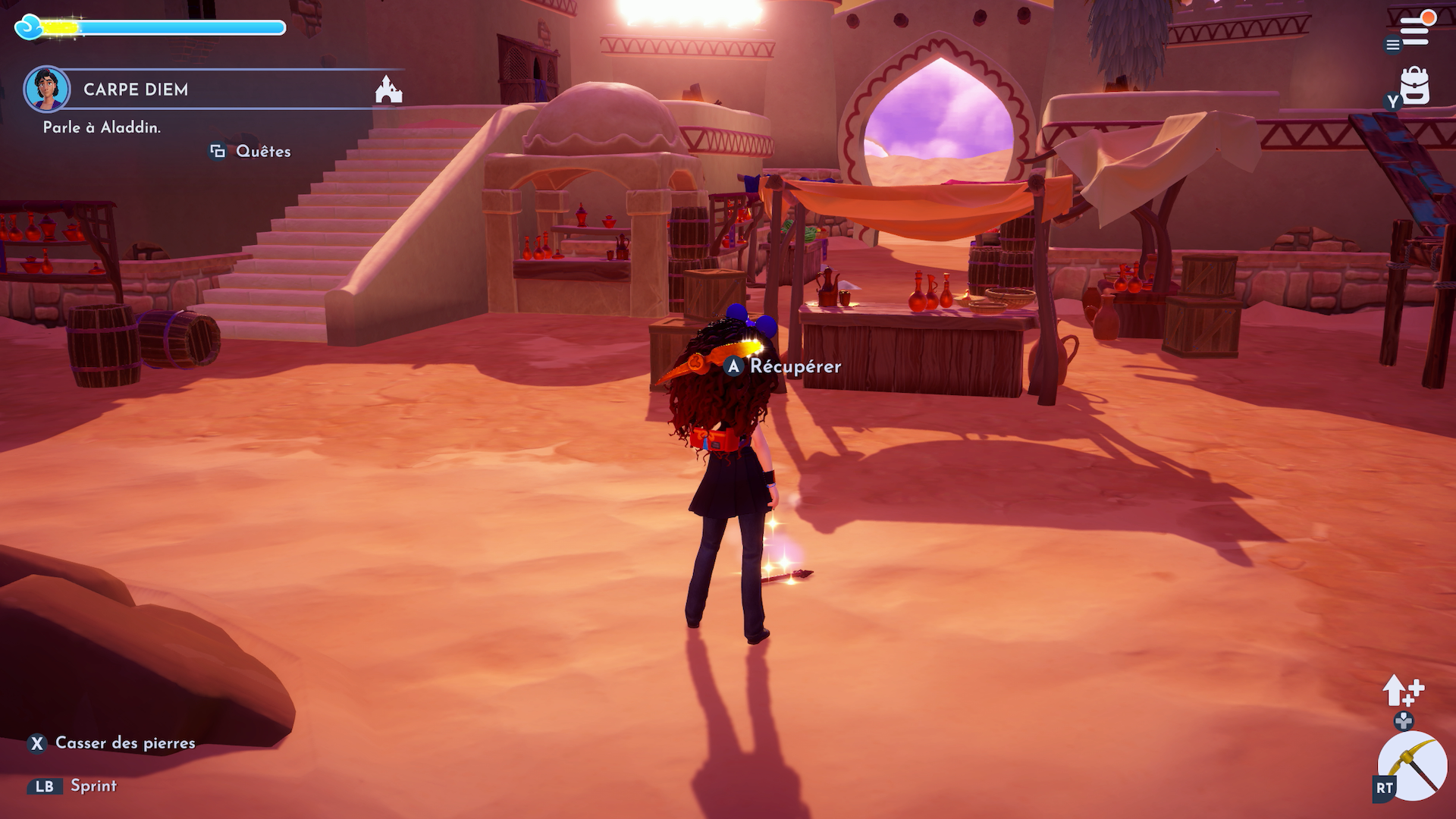This screenshot has width=1456, height=819.
Task: Click the castle icon on quest banner
Action: click(x=388, y=89)
